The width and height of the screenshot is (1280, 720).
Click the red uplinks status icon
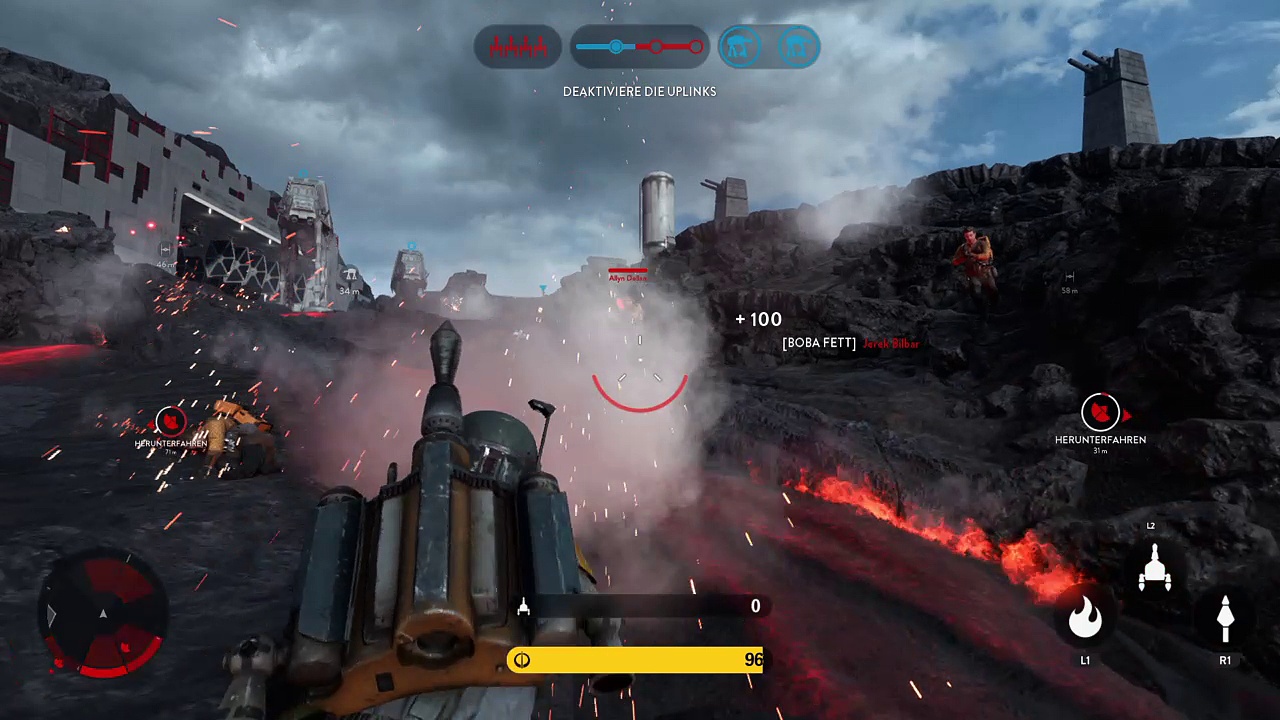tap(518, 47)
